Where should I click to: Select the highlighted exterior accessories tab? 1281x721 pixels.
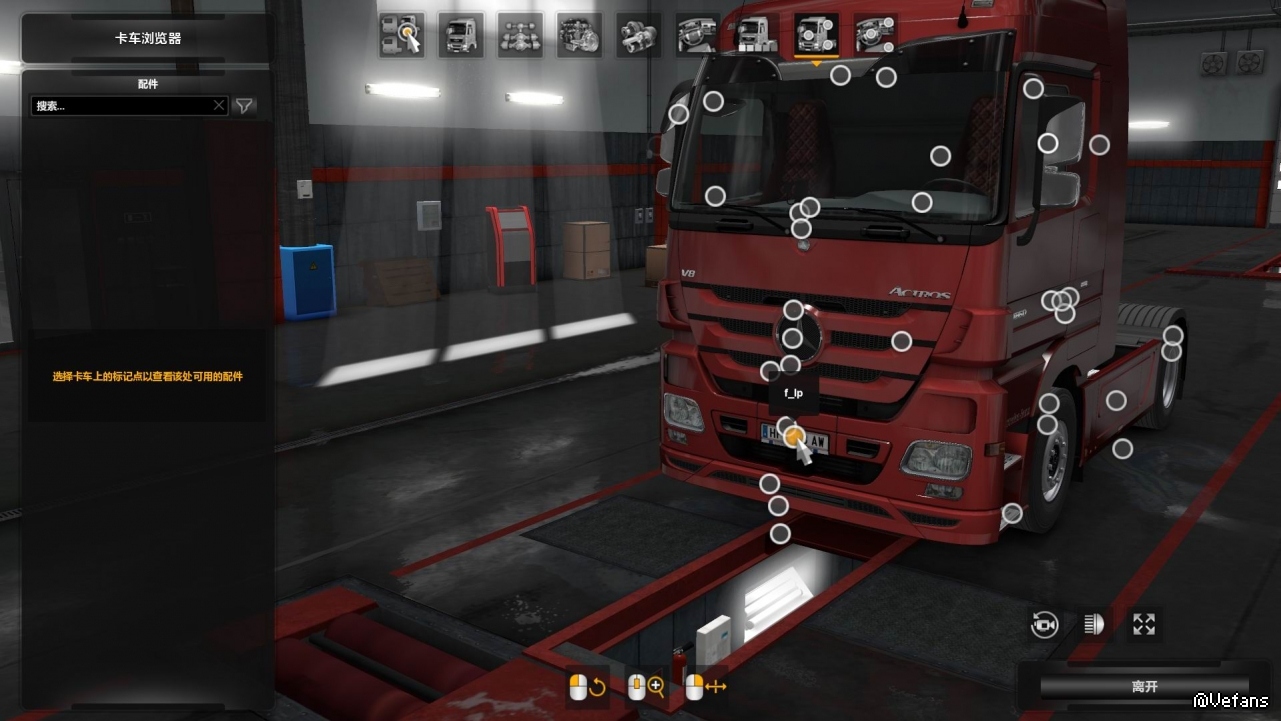[816, 35]
